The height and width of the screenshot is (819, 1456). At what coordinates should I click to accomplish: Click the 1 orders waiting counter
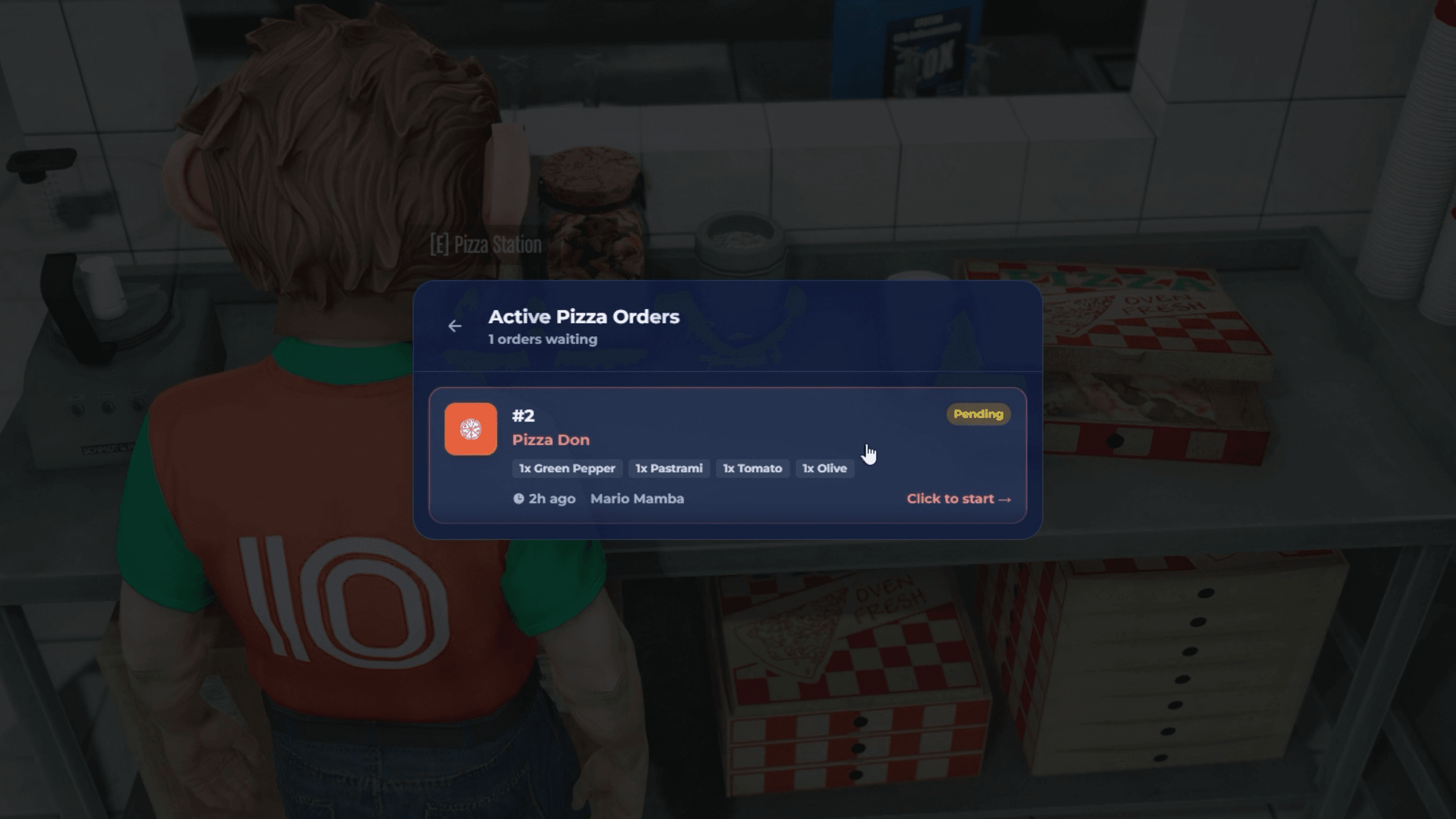[542, 340]
